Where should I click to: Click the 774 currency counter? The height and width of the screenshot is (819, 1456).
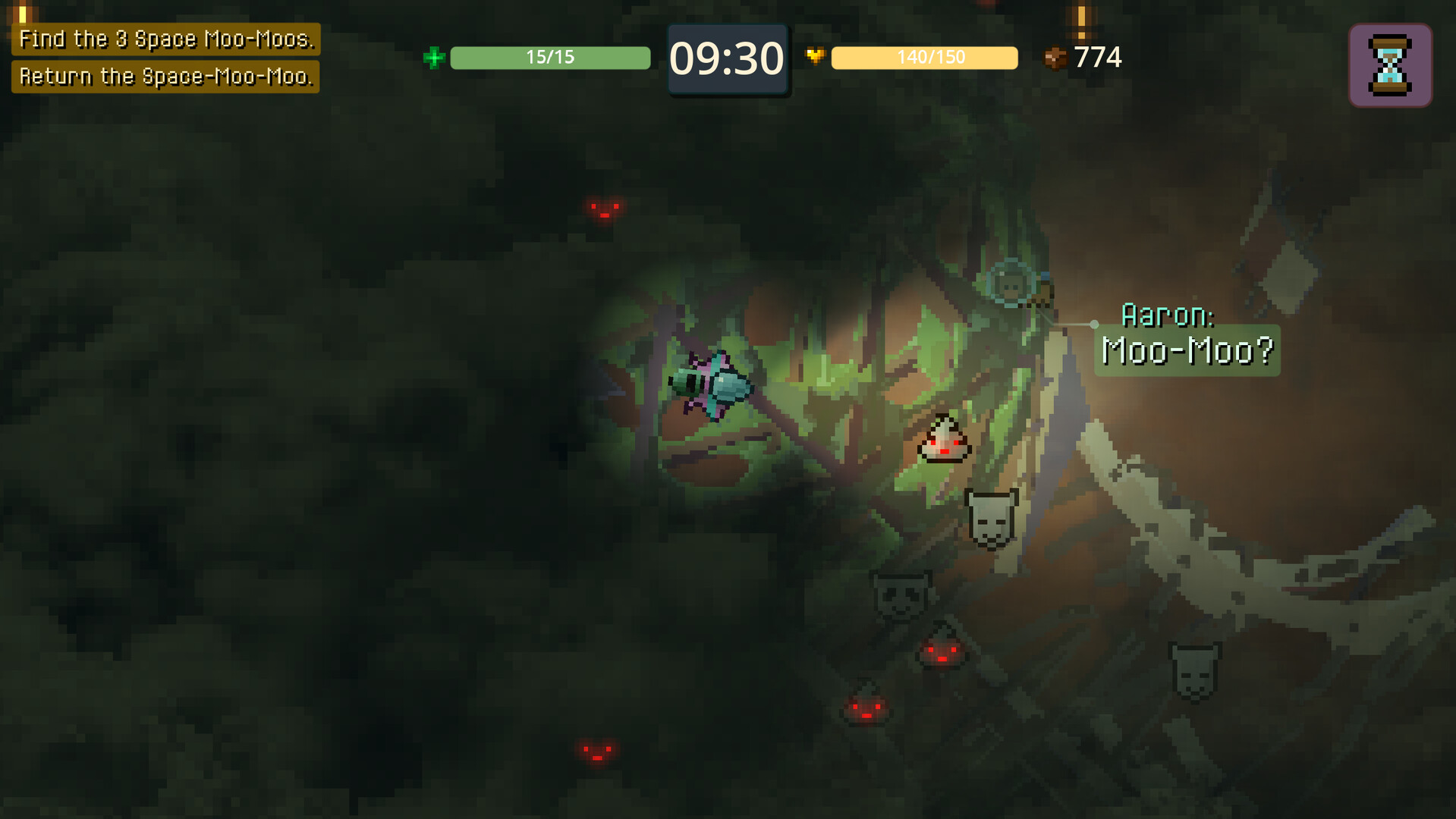(x=1099, y=57)
